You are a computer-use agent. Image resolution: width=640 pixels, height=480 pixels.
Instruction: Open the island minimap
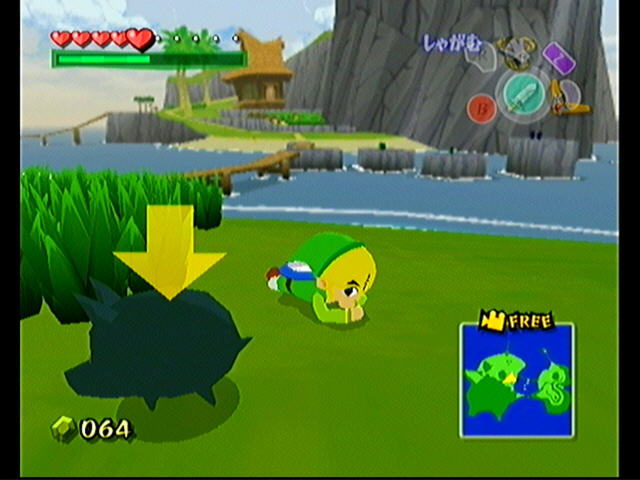click(x=516, y=380)
